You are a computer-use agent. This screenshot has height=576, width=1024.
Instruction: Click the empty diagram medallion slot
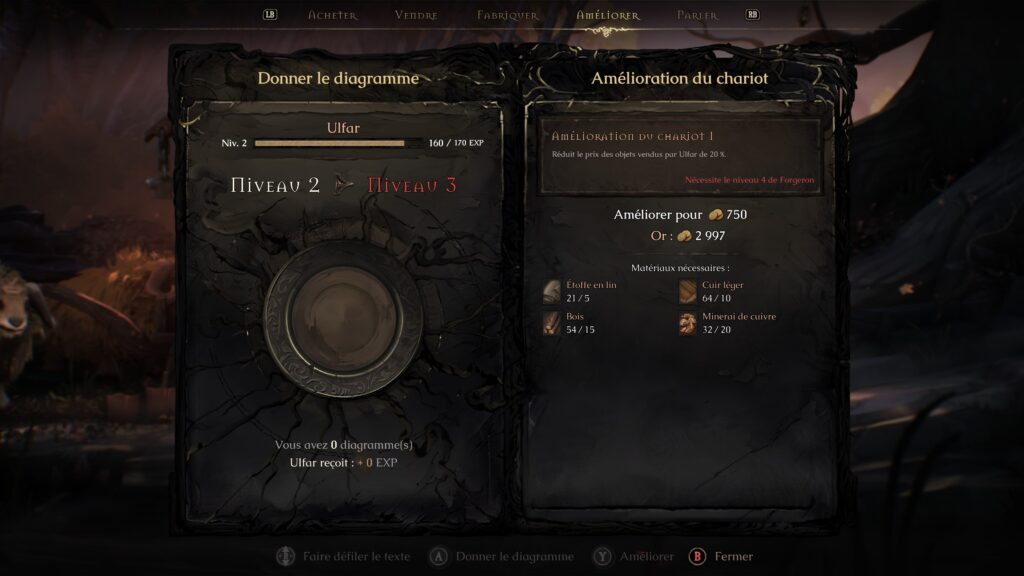pyautogui.click(x=343, y=318)
